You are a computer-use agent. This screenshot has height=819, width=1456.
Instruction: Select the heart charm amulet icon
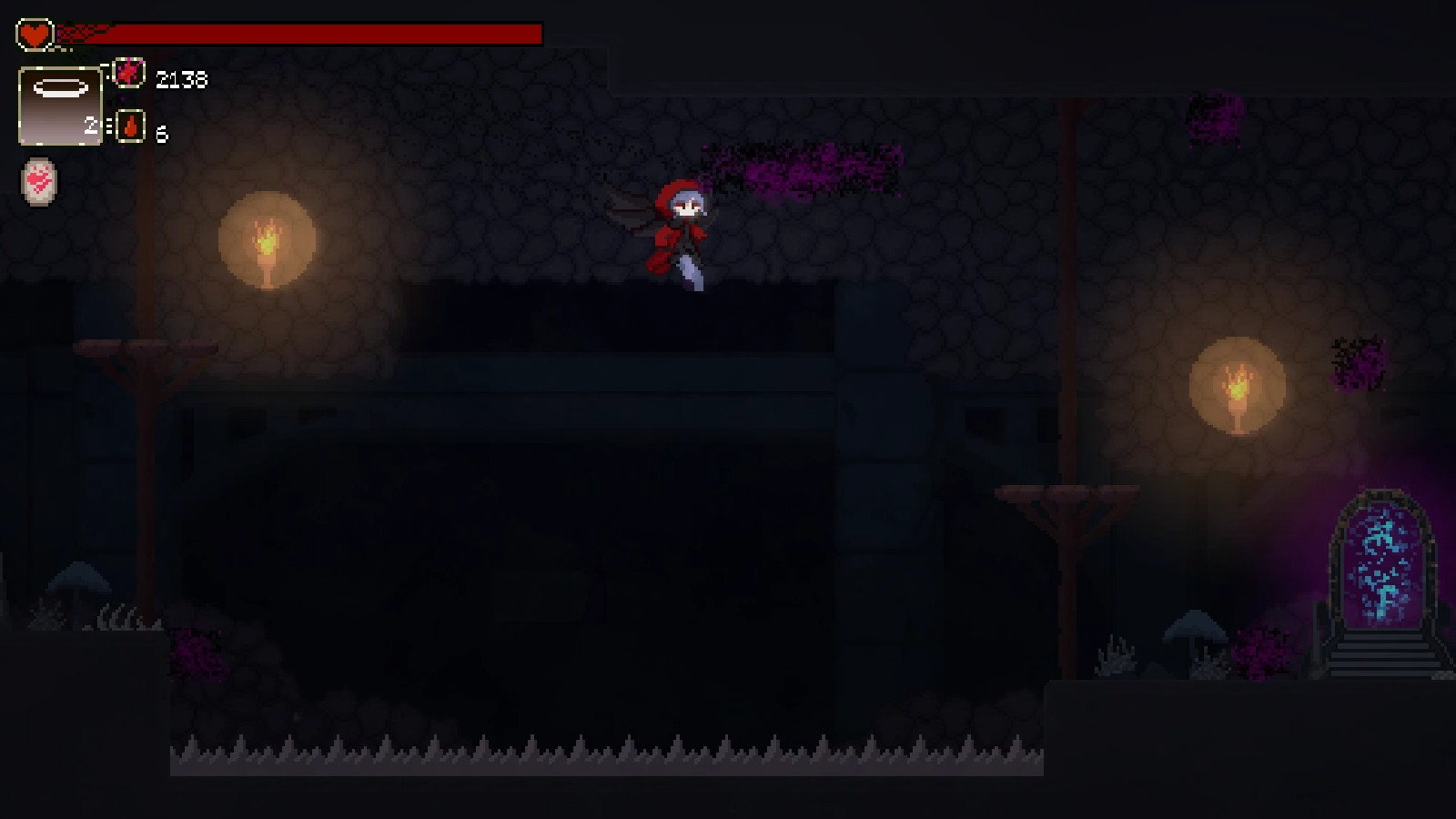coord(37,181)
